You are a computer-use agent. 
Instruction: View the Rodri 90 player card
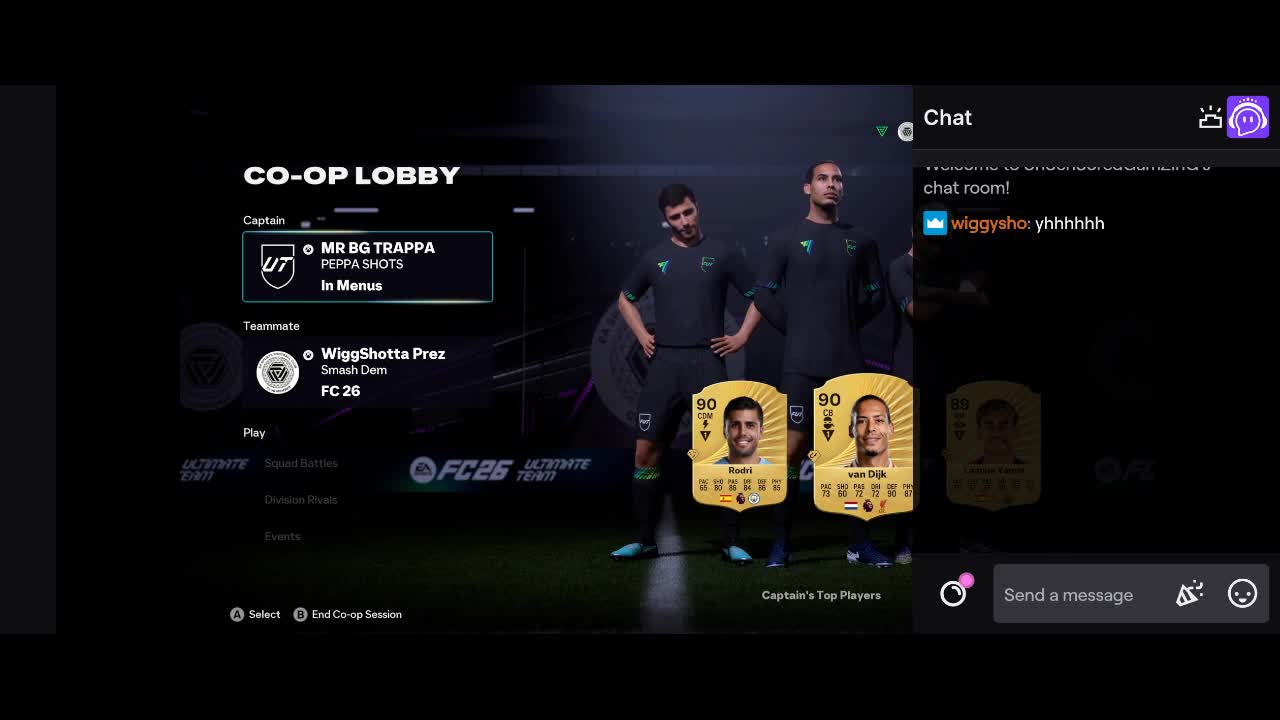tap(739, 446)
